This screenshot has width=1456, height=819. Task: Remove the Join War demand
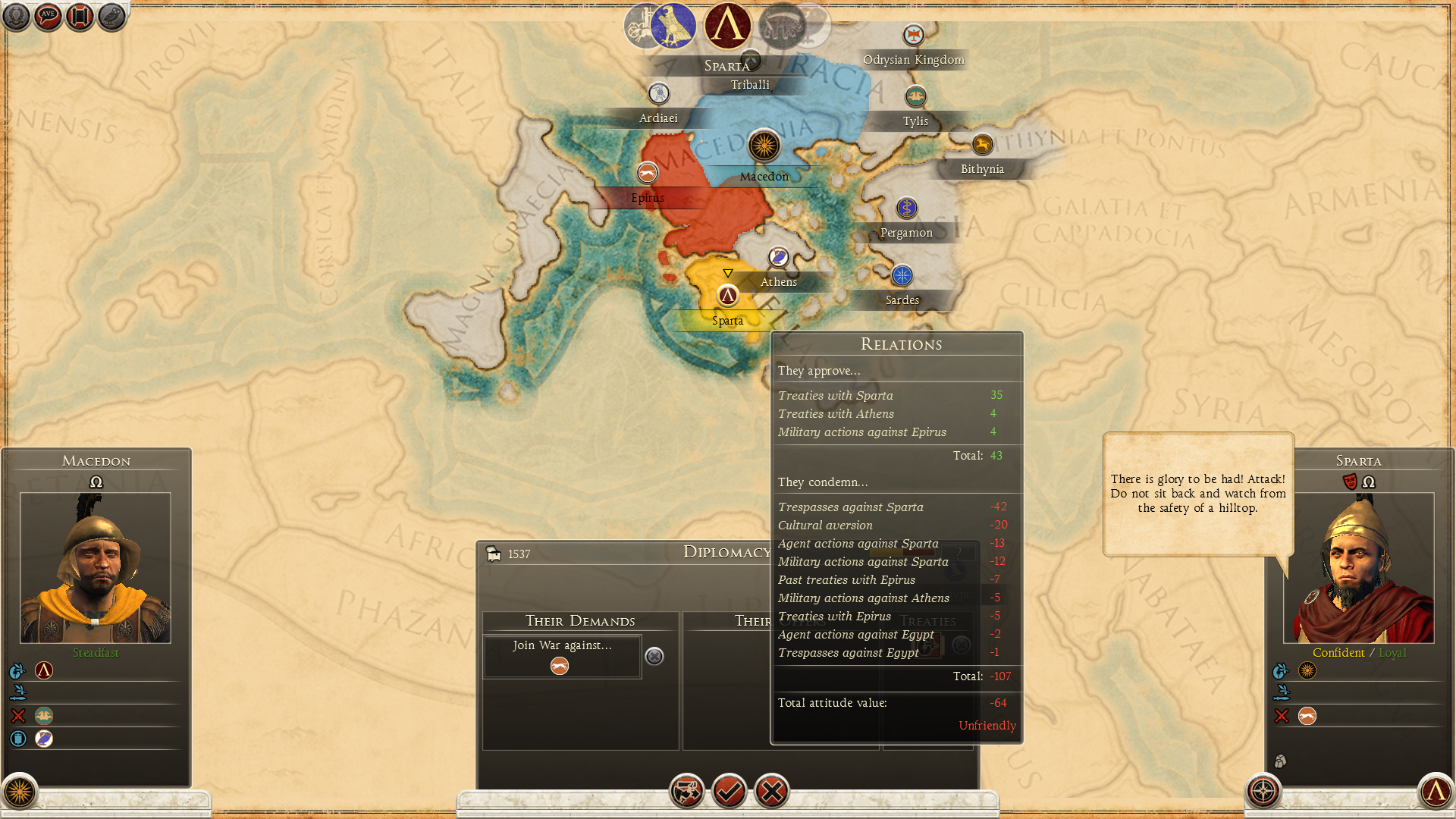pyautogui.click(x=654, y=656)
